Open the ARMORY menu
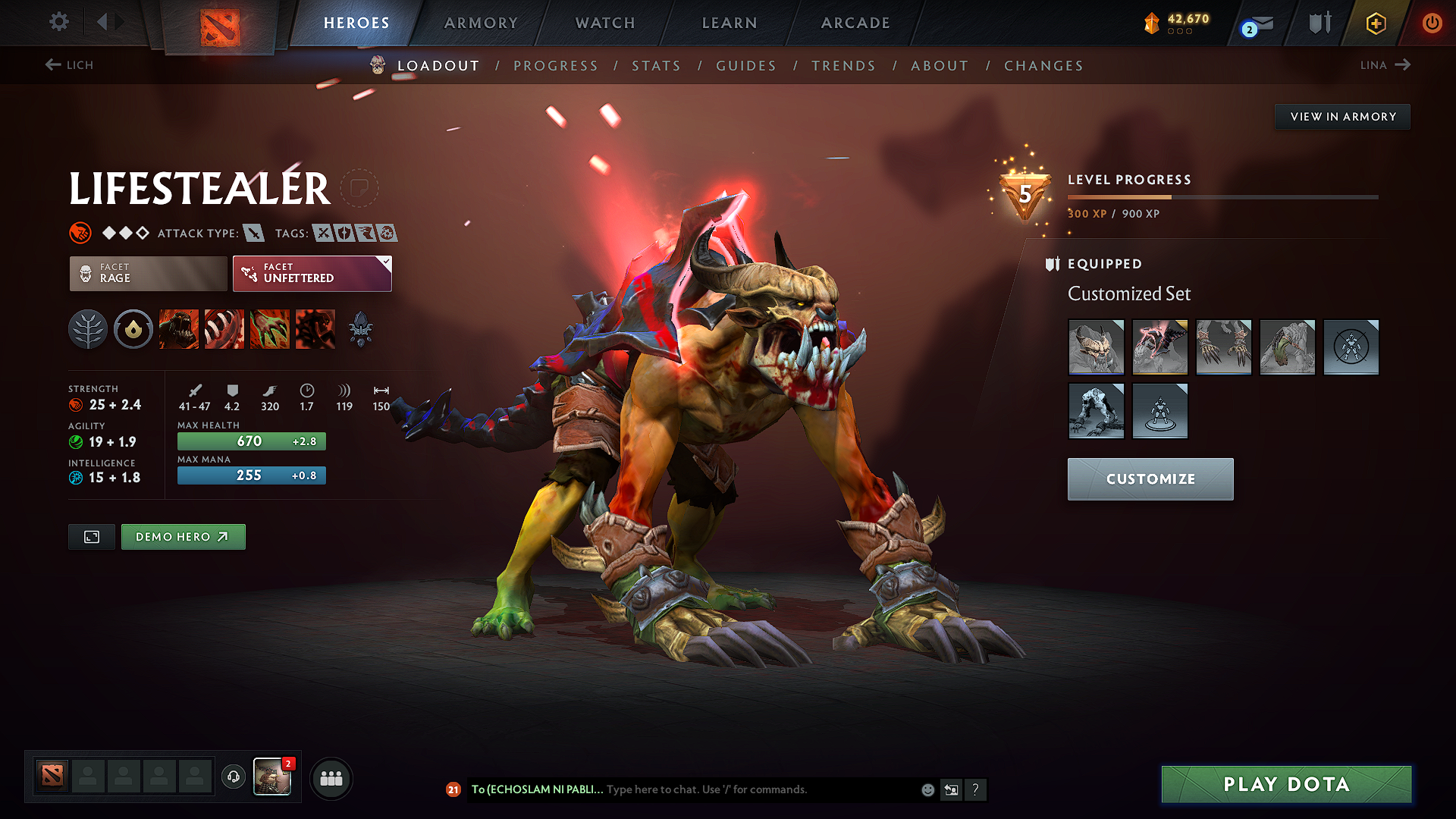1456x819 pixels. tap(481, 23)
